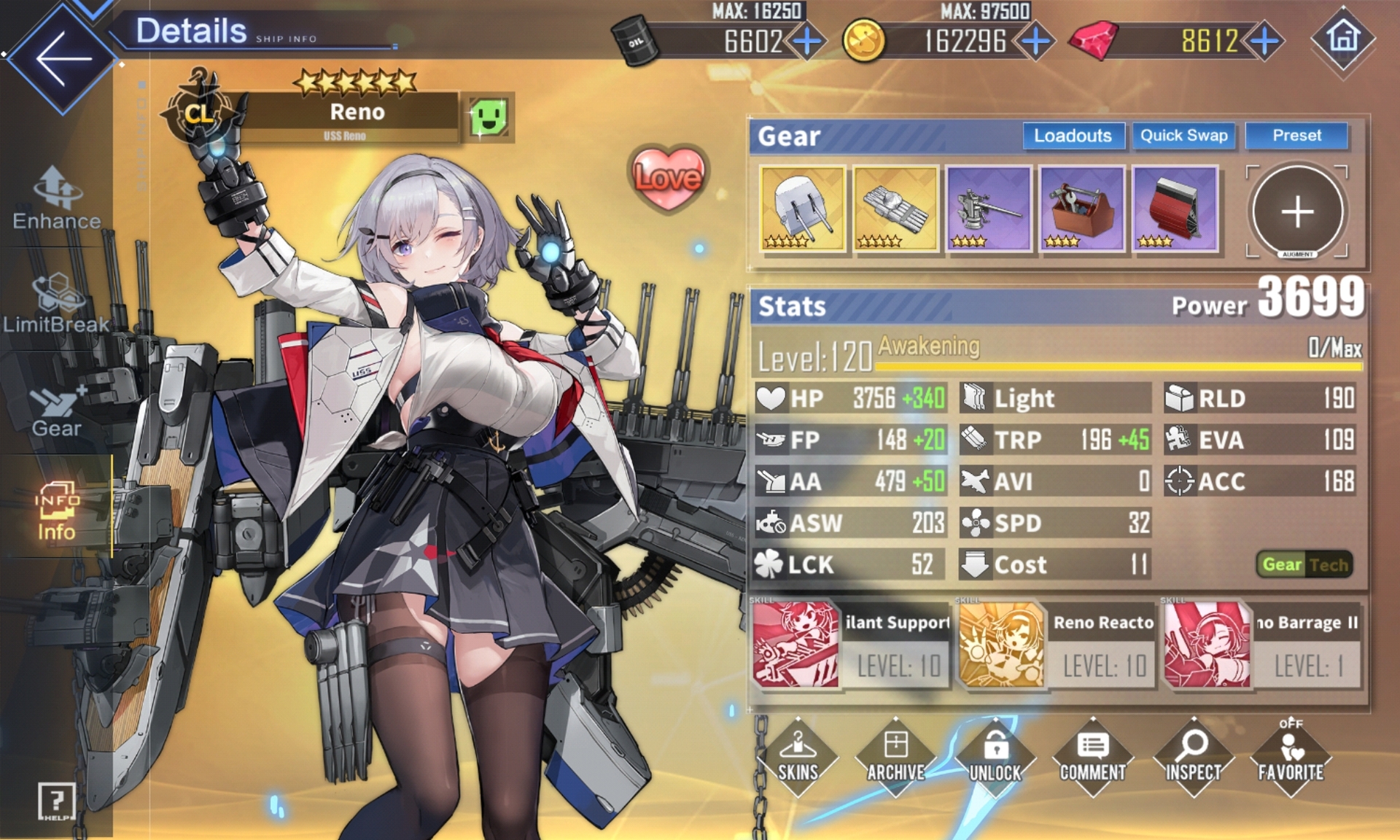Select the anti-air gun gear slot
The height and width of the screenshot is (840, 1400).
tap(989, 209)
